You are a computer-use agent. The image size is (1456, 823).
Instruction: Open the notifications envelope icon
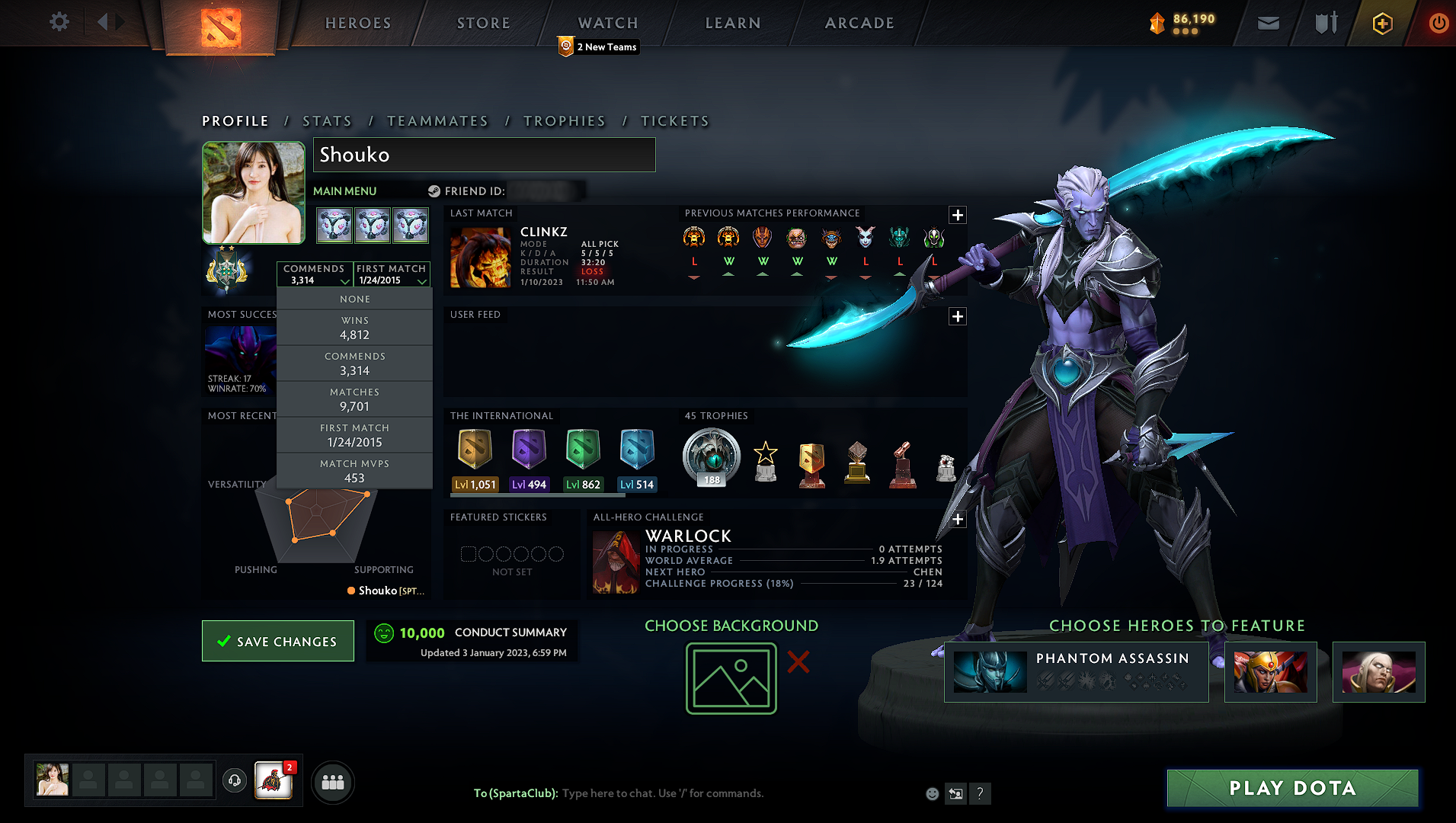coord(1267,23)
